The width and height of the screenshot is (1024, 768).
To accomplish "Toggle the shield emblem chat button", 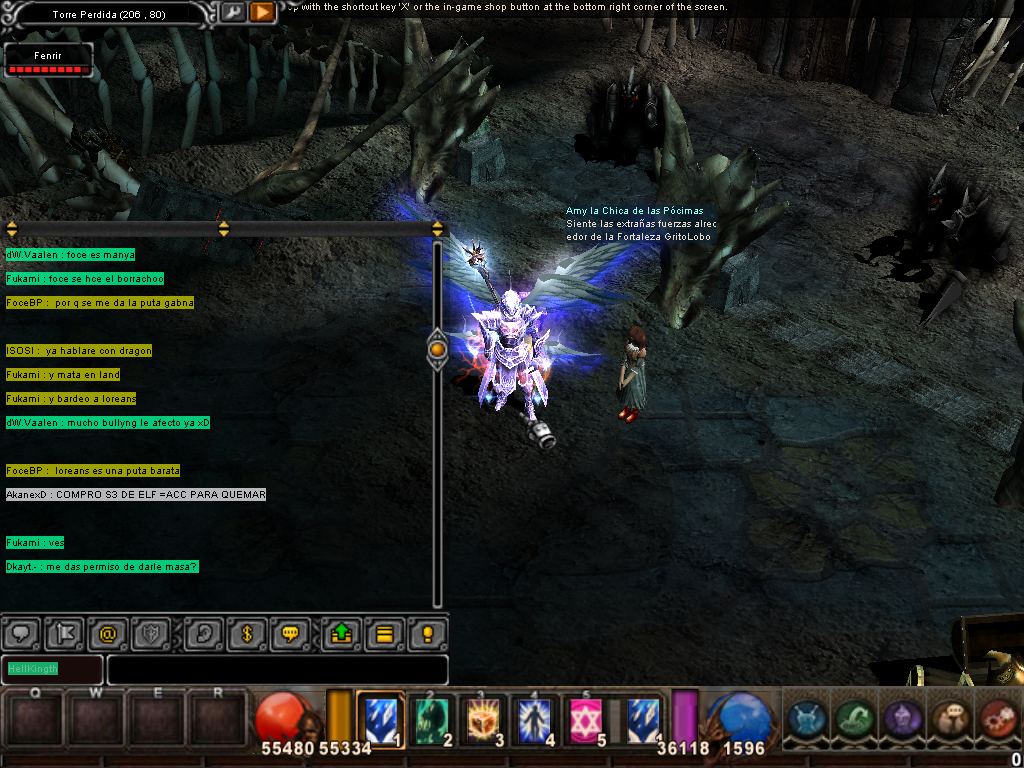I will (x=152, y=634).
